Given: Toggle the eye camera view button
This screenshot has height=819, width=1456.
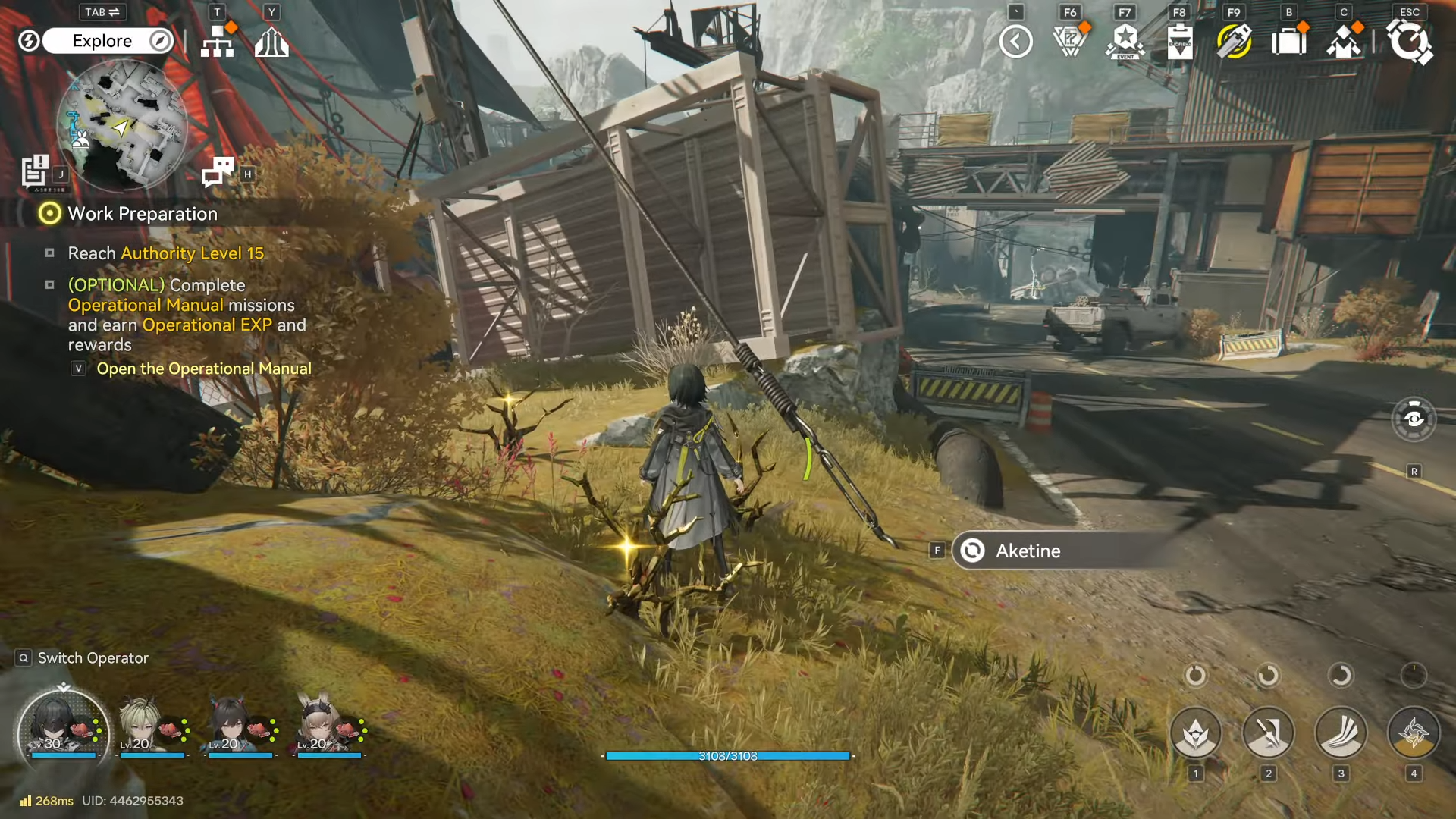Looking at the screenshot, I should click(x=1414, y=419).
